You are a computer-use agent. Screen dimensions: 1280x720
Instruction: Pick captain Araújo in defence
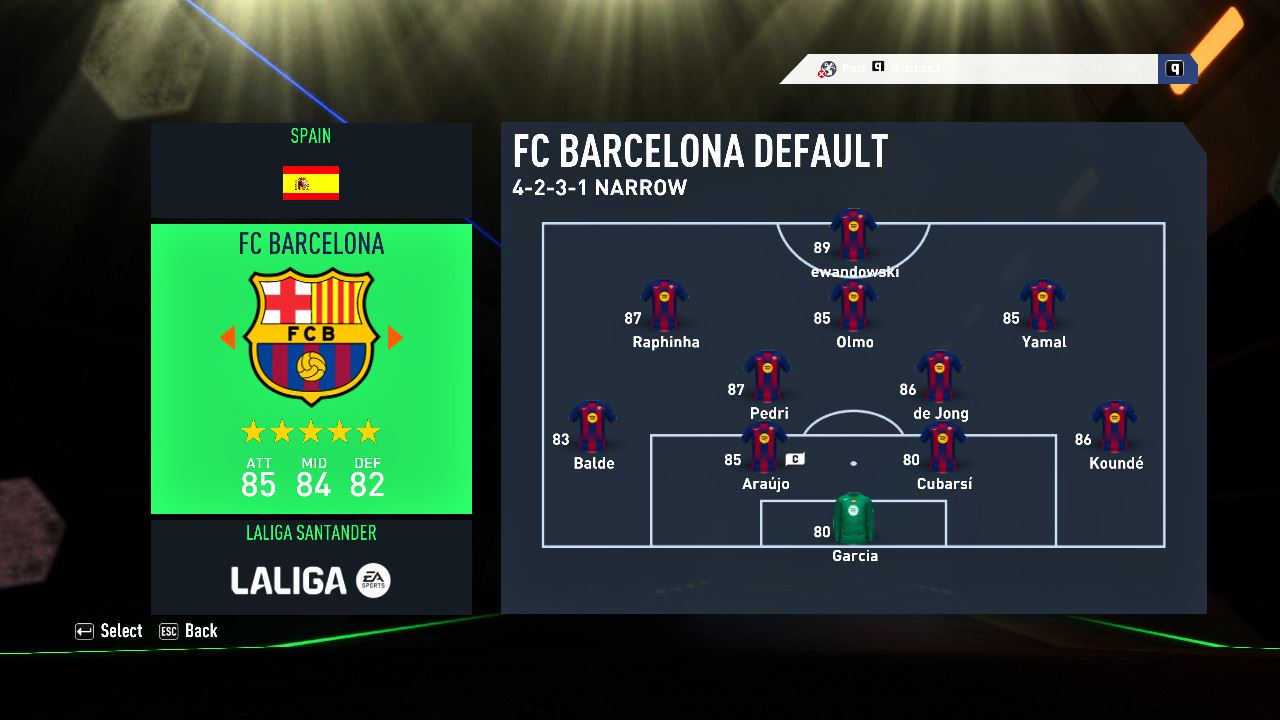(765, 447)
